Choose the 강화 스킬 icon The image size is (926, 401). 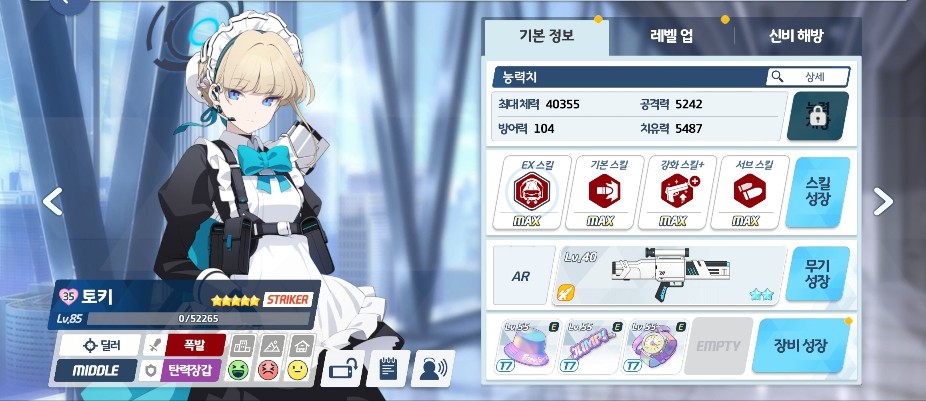coord(673,192)
